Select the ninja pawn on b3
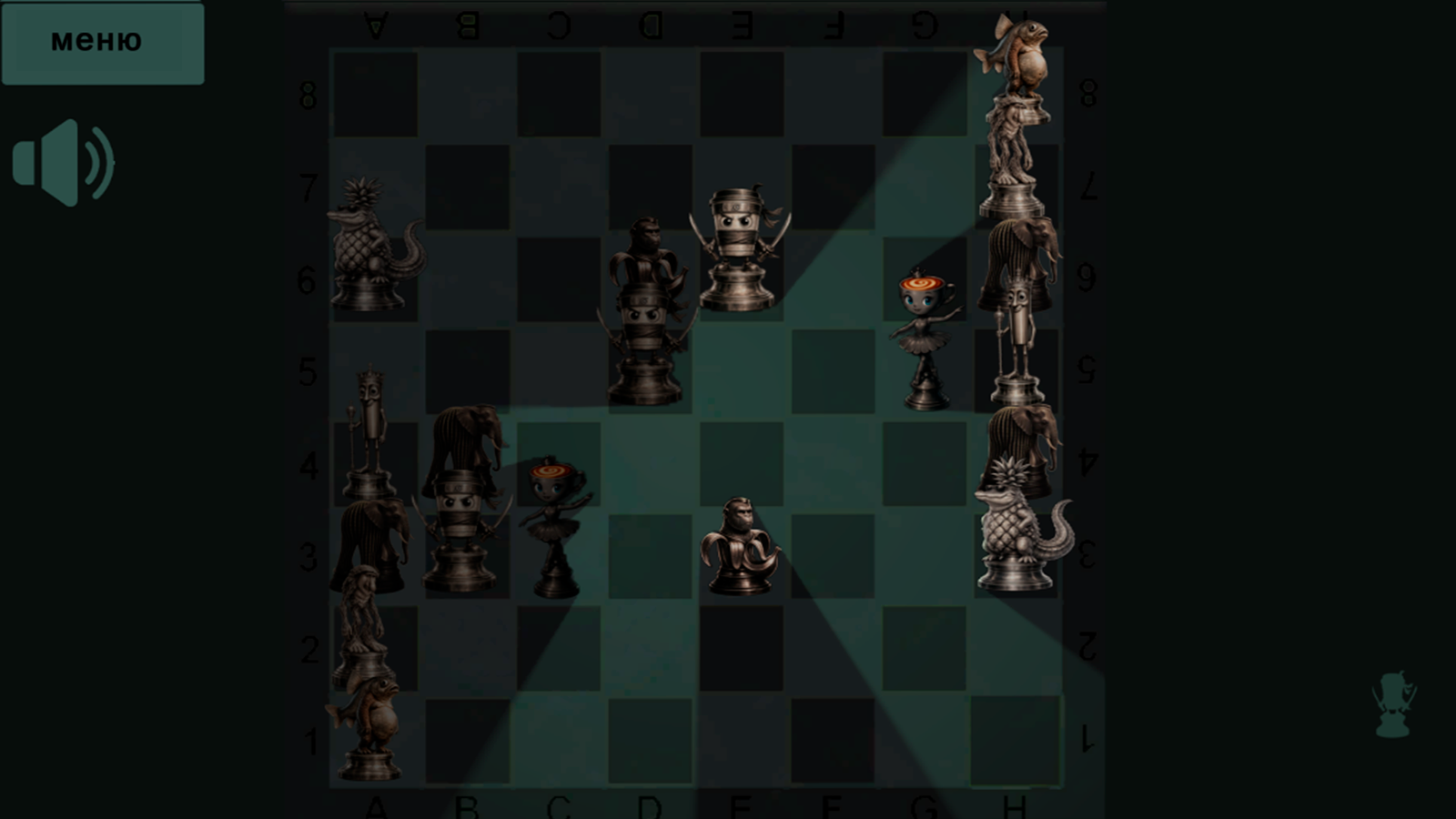Viewport: 1456px width, 819px height. 464,528
